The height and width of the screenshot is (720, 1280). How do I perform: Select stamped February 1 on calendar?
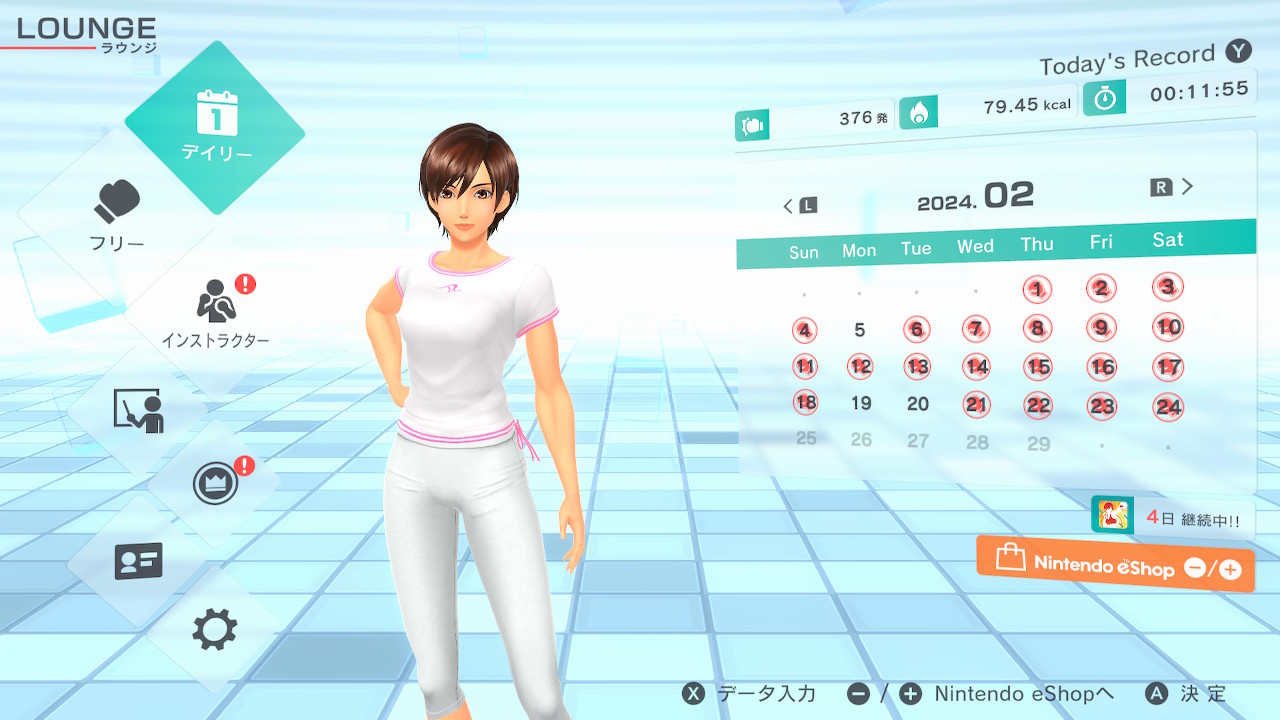pyautogui.click(x=1038, y=290)
